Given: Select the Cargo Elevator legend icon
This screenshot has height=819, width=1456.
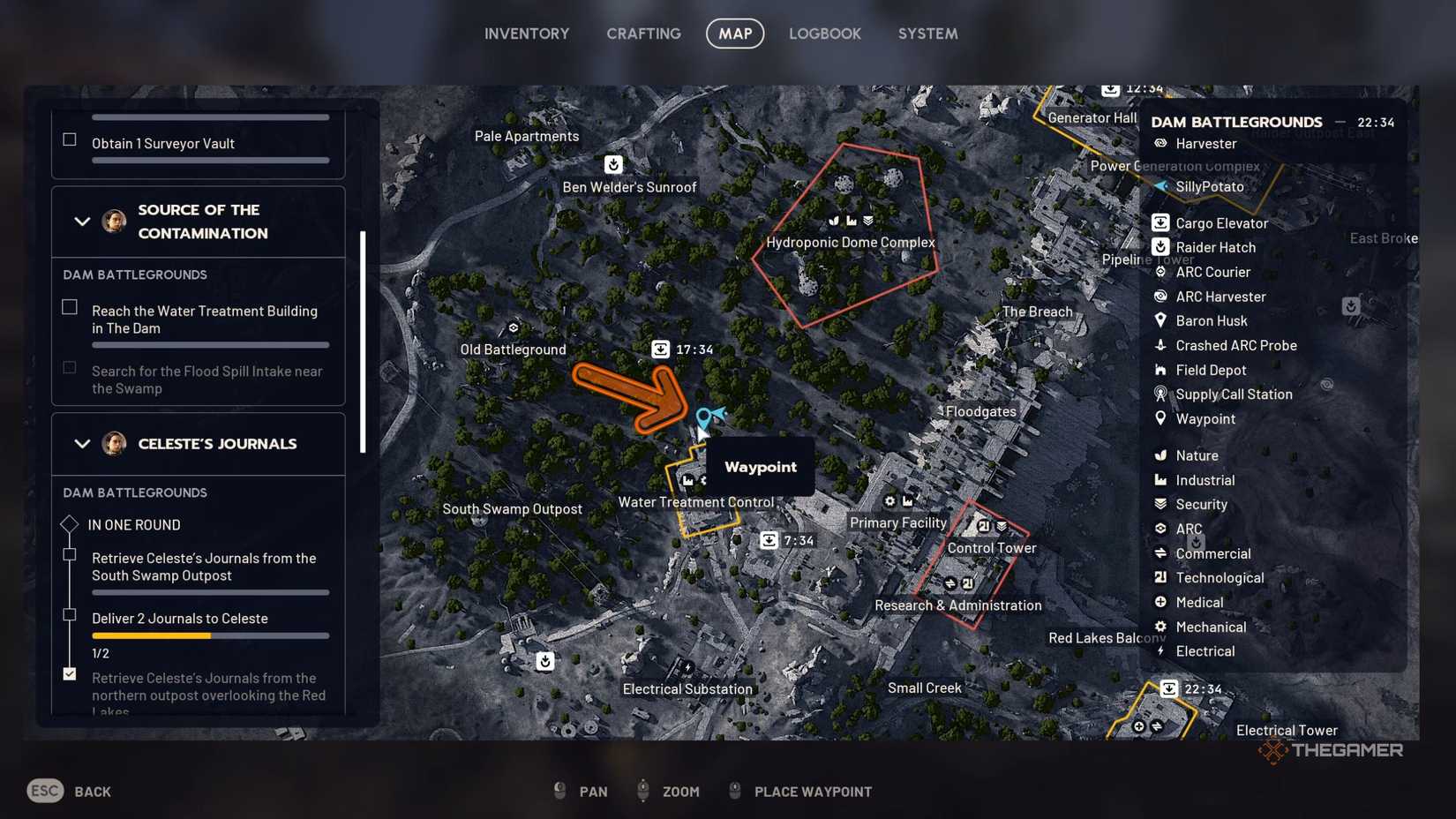Looking at the screenshot, I should click(x=1161, y=222).
